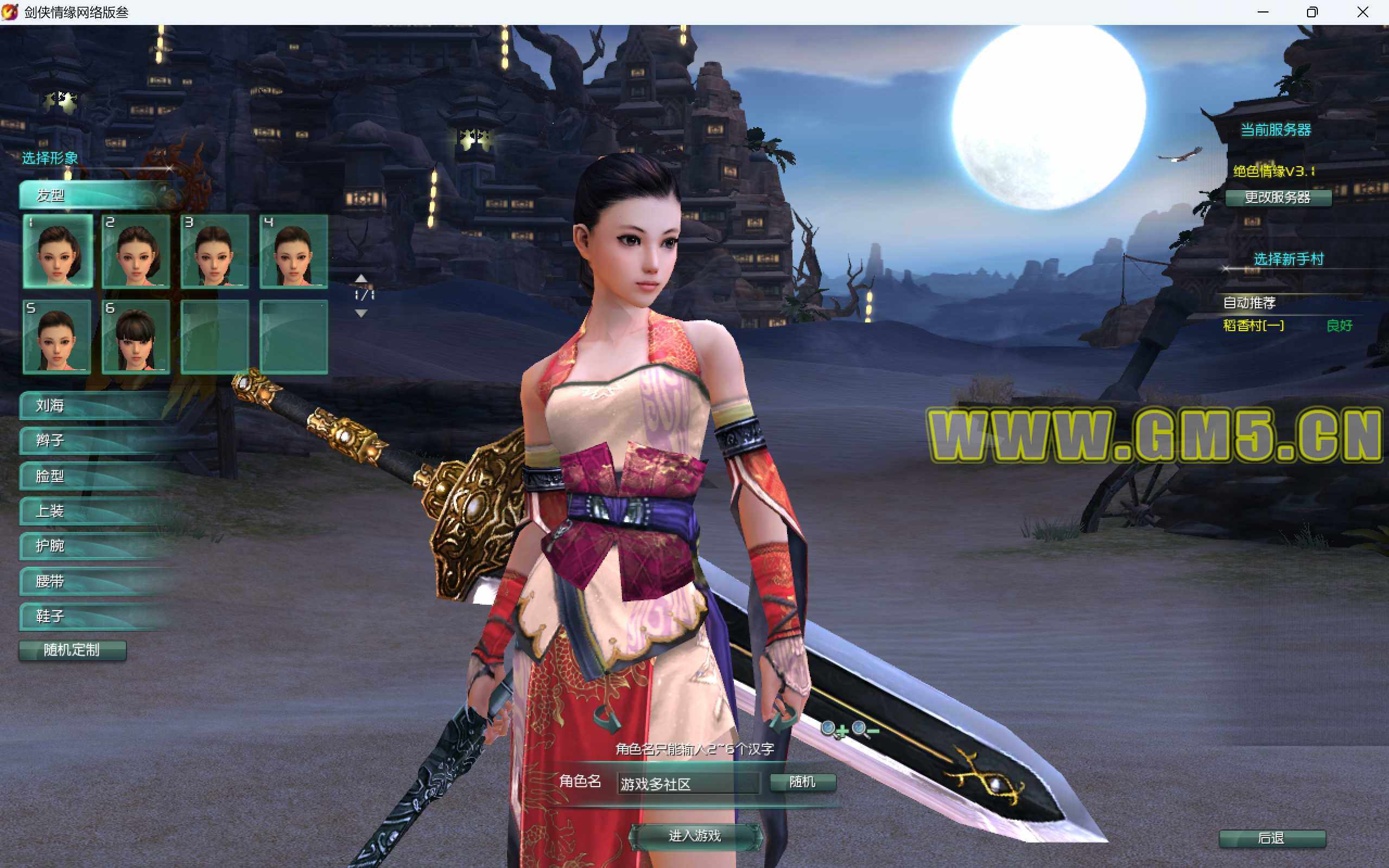
Task: Click the 随机定制 random customize button
Action: (72, 650)
